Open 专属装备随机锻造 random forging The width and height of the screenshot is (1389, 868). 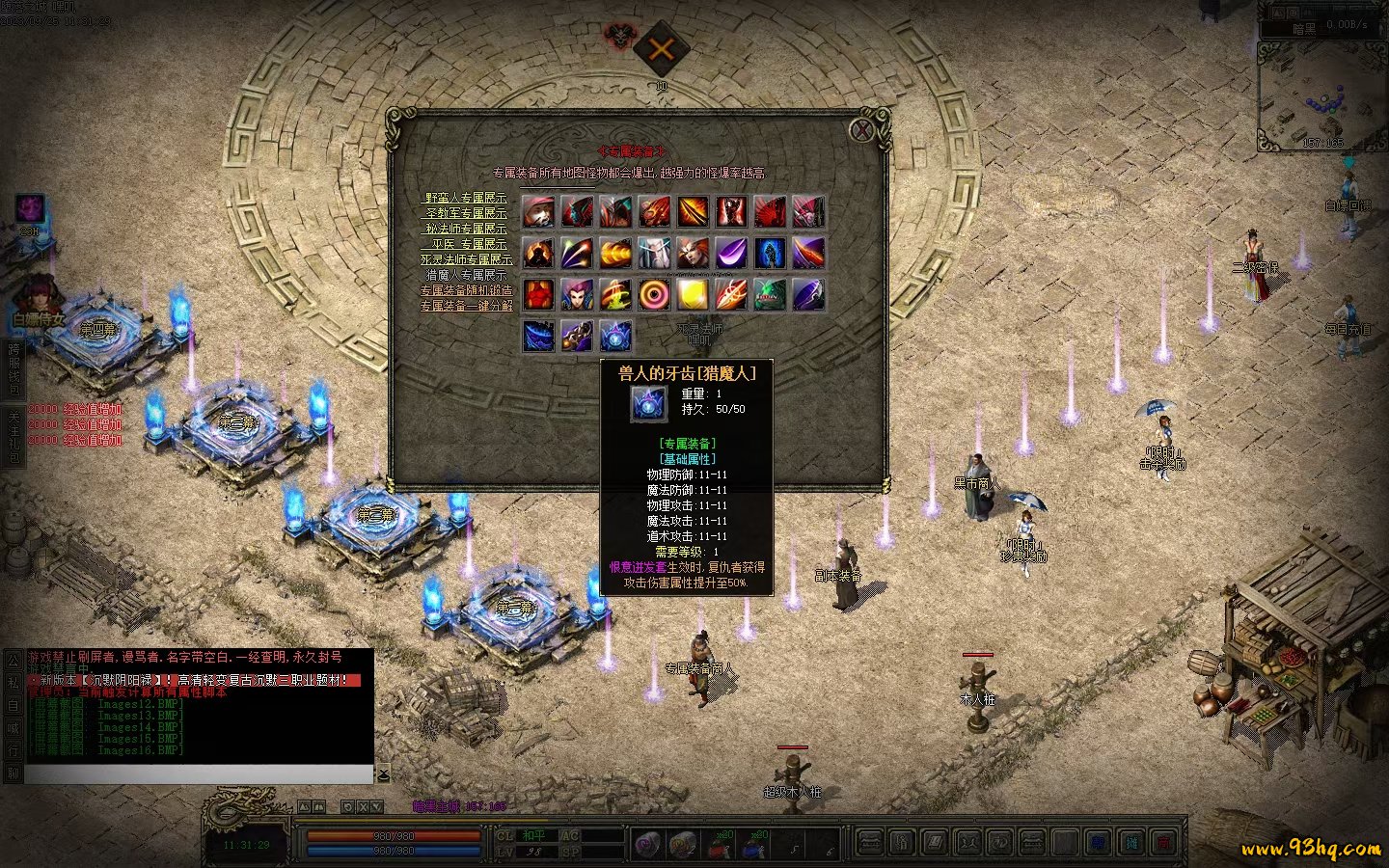(x=467, y=290)
